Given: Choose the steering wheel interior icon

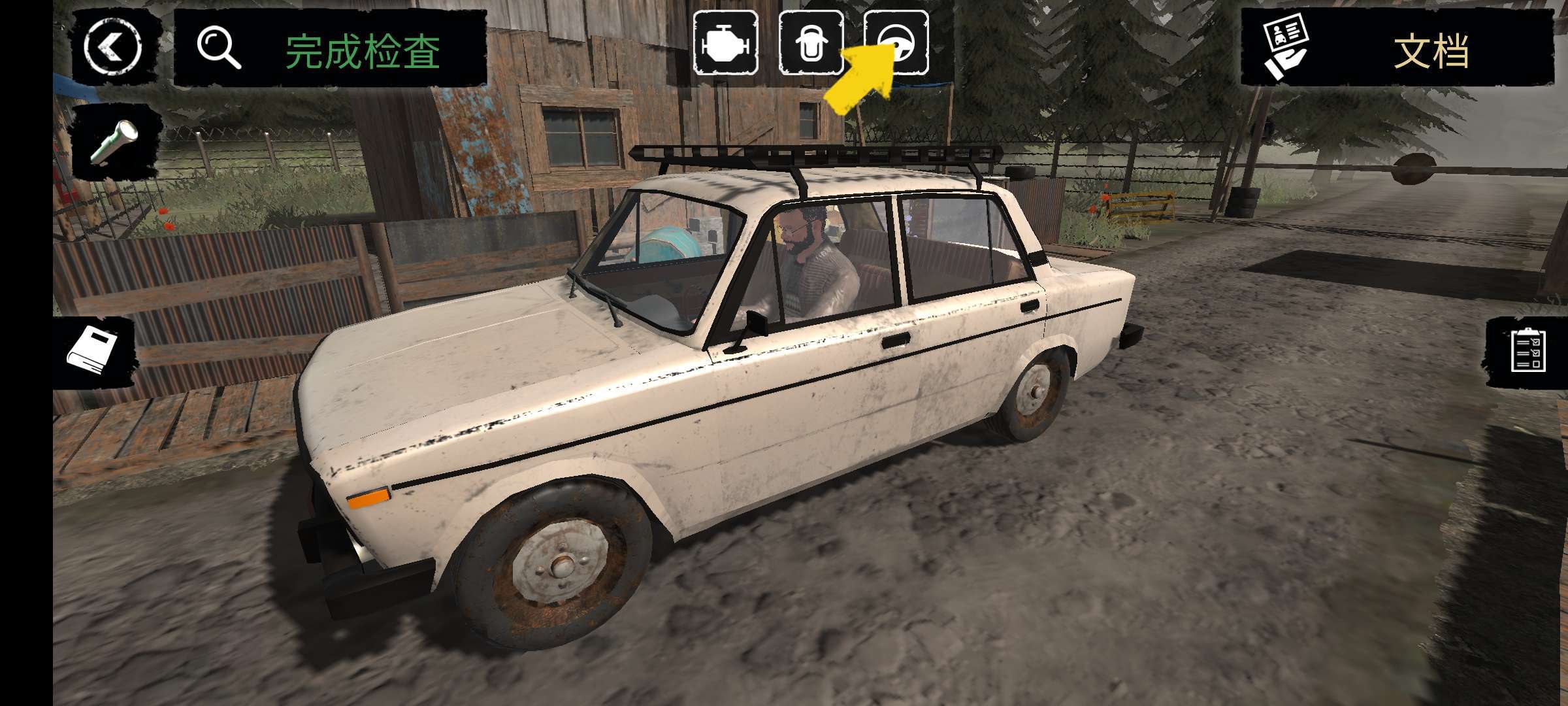Looking at the screenshot, I should [x=896, y=43].
